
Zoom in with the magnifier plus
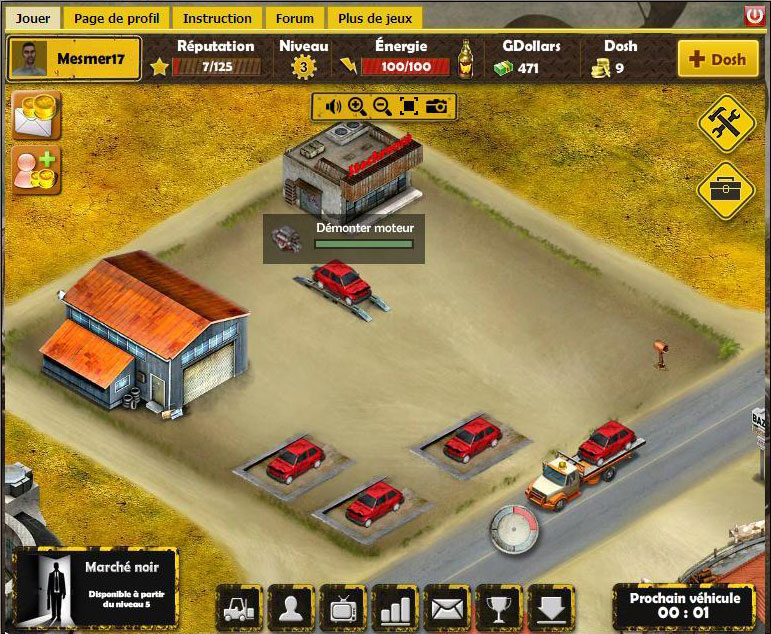click(x=357, y=106)
